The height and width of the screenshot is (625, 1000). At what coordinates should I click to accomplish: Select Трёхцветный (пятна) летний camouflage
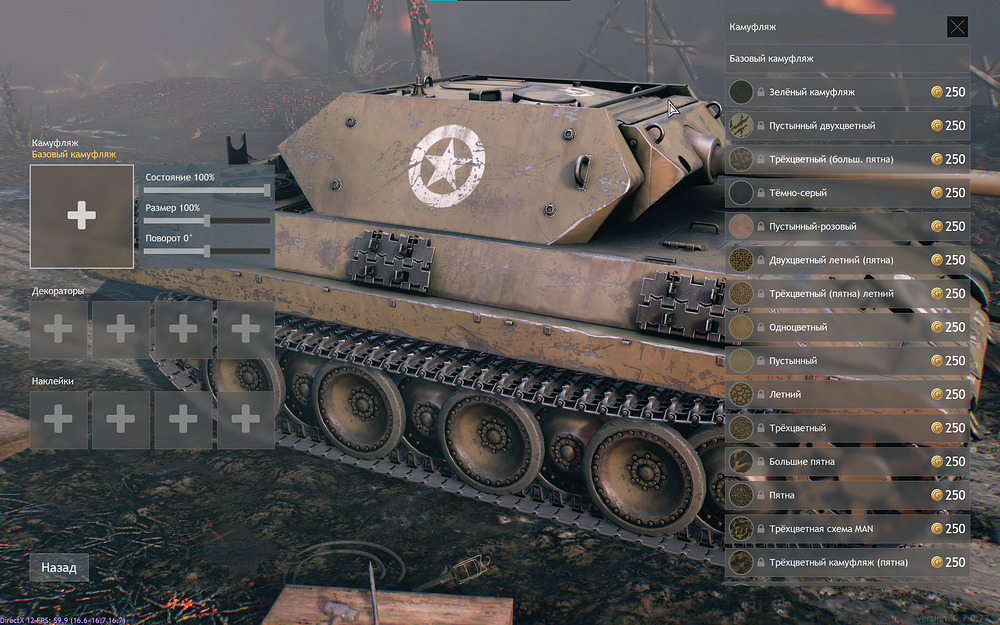(847, 294)
